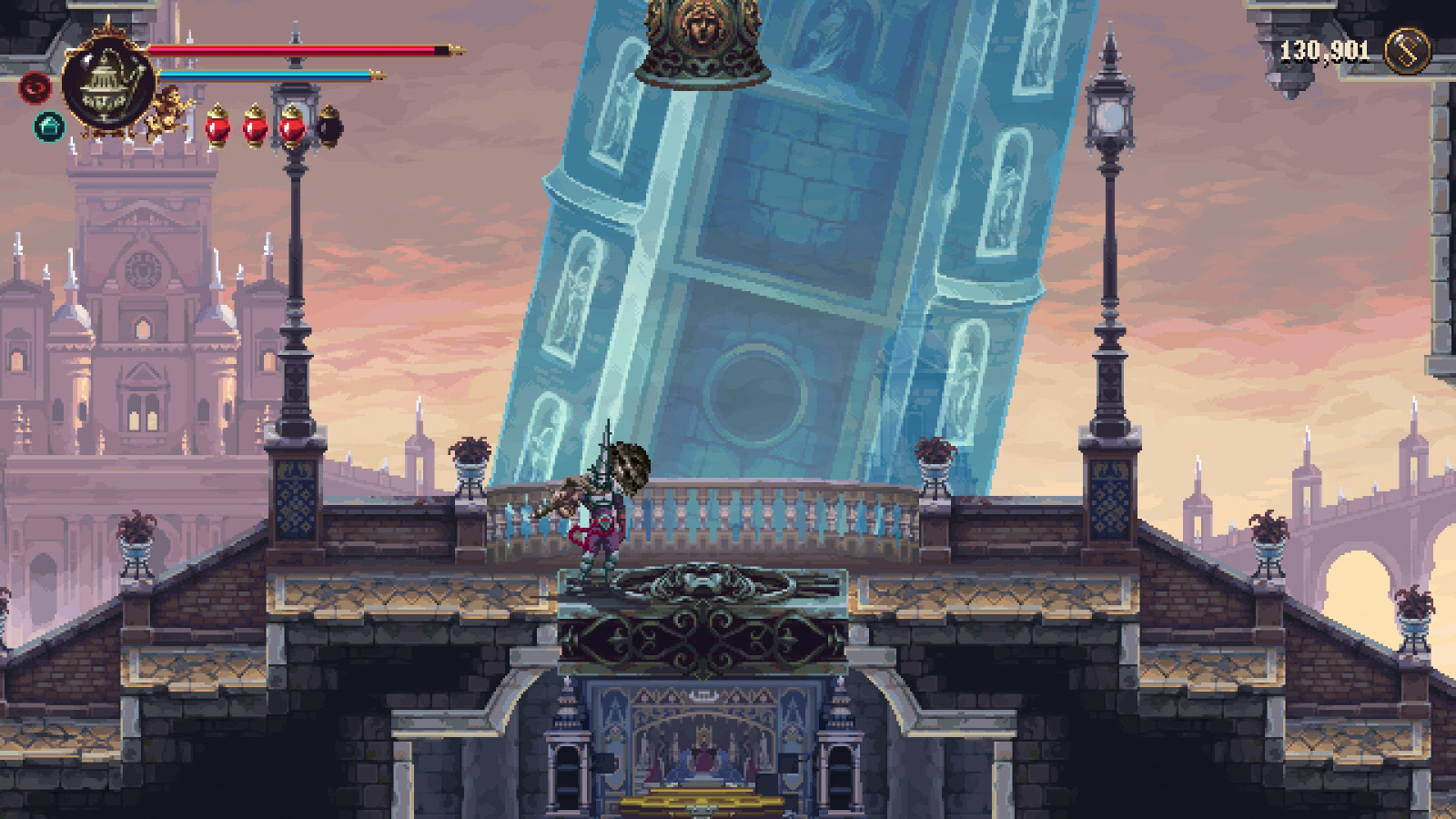Click the red rosary bead icon near the portrait
1456x819 pixels.
pyautogui.click(x=34, y=88)
